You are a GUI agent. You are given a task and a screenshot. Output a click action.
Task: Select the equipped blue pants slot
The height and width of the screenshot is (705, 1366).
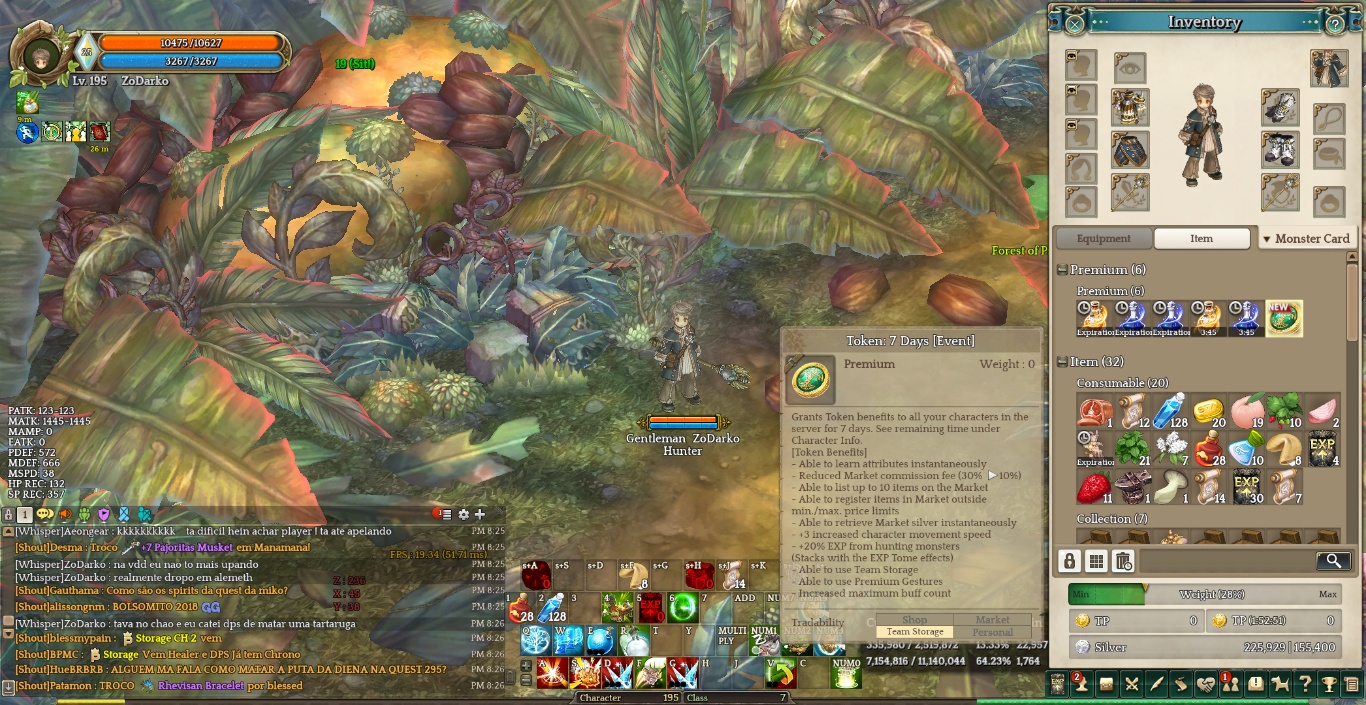click(1130, 150)
